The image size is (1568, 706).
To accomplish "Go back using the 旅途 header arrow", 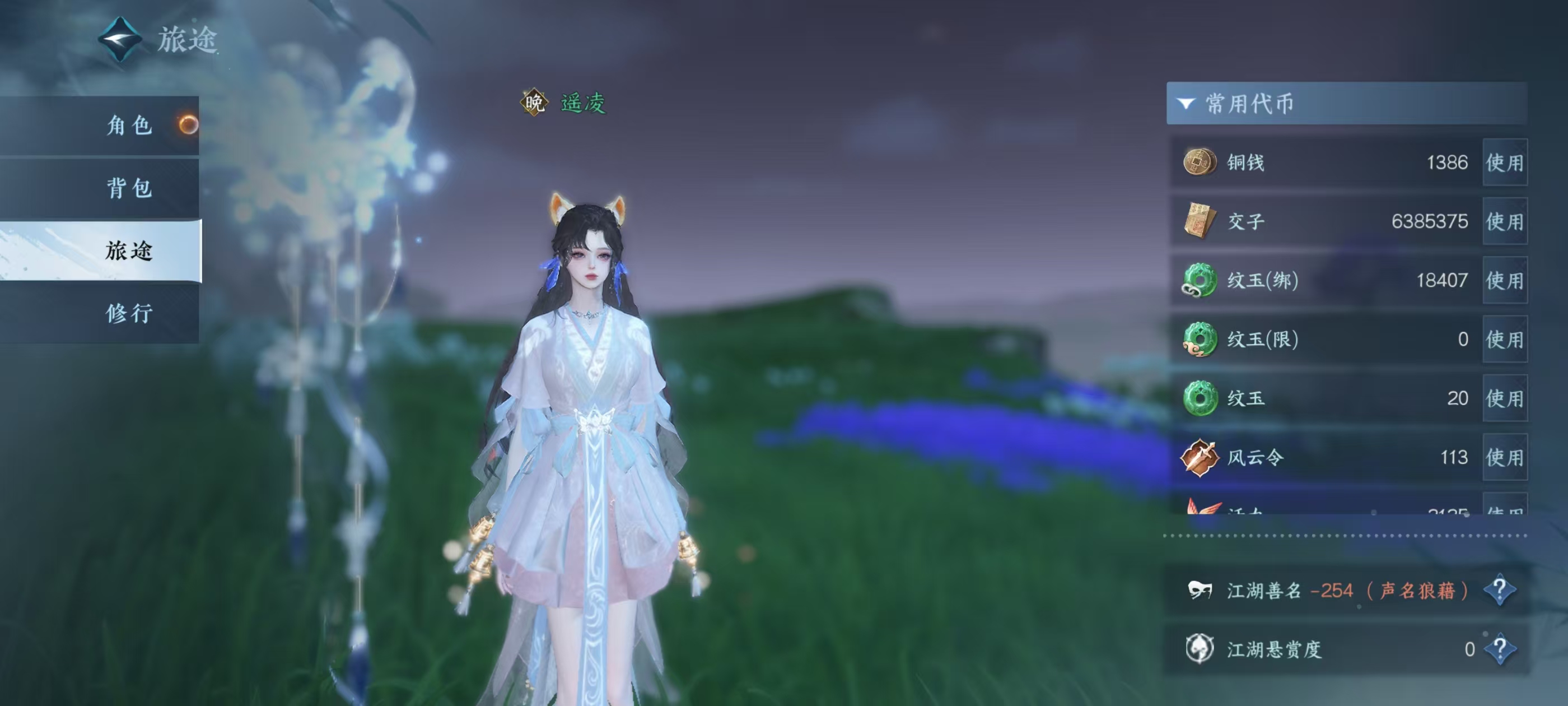I will [x=120, y=40].
